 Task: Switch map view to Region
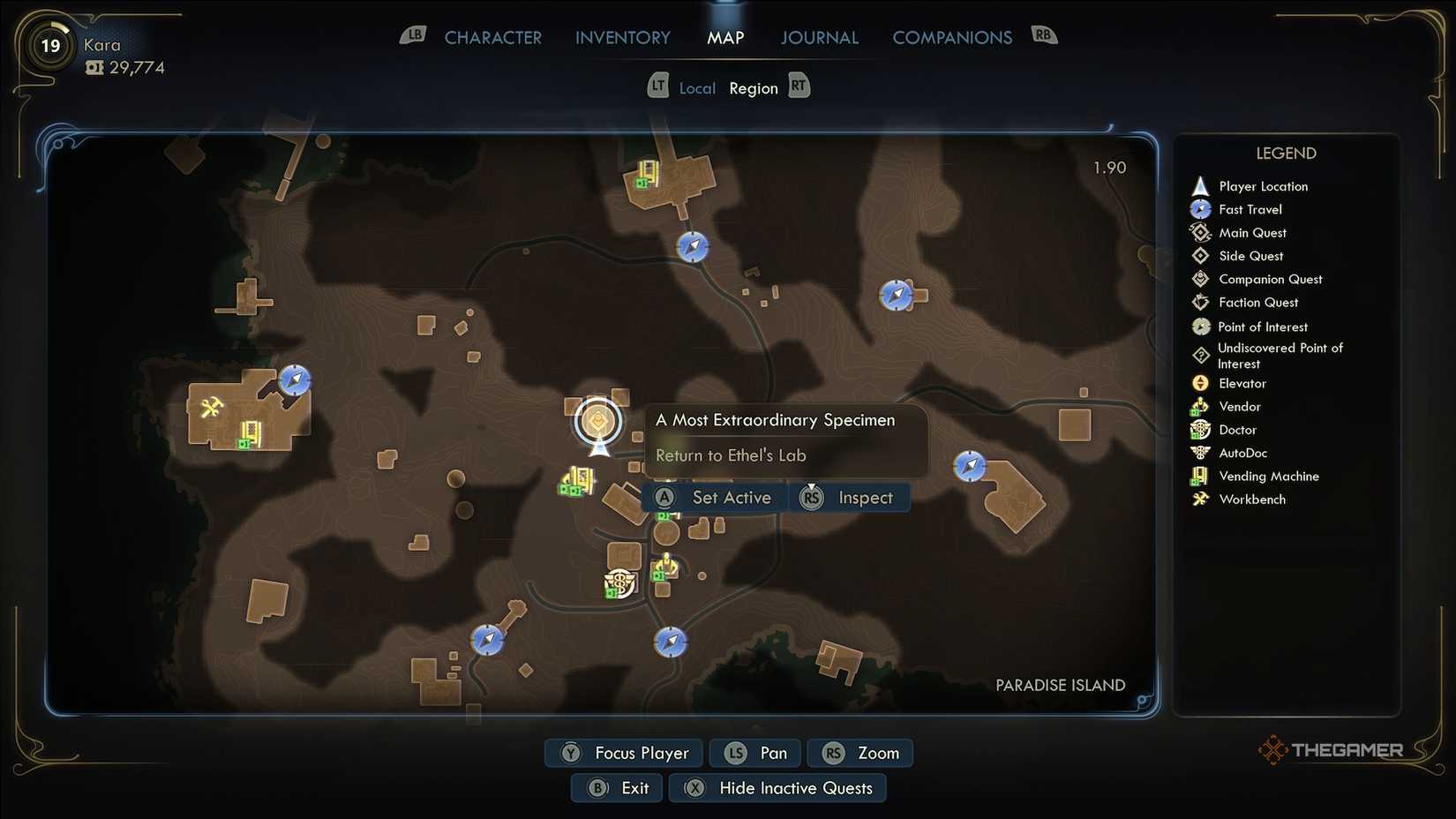click(x=754, y=87)
